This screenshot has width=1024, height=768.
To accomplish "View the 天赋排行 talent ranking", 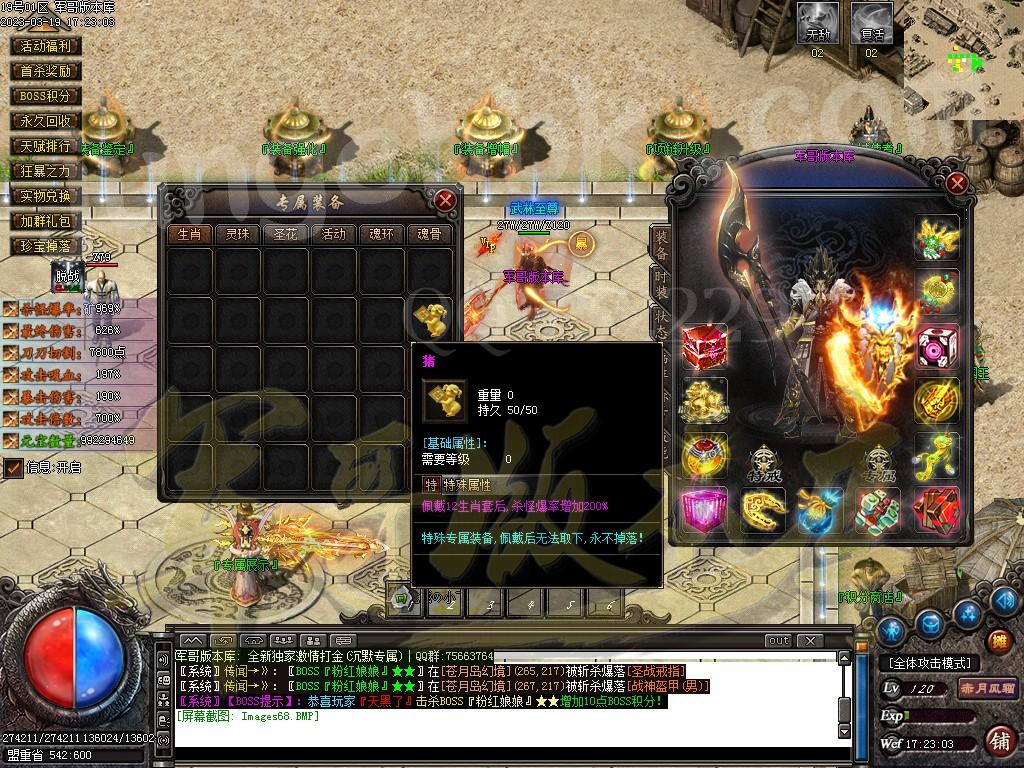I will (x=46, y=146).
